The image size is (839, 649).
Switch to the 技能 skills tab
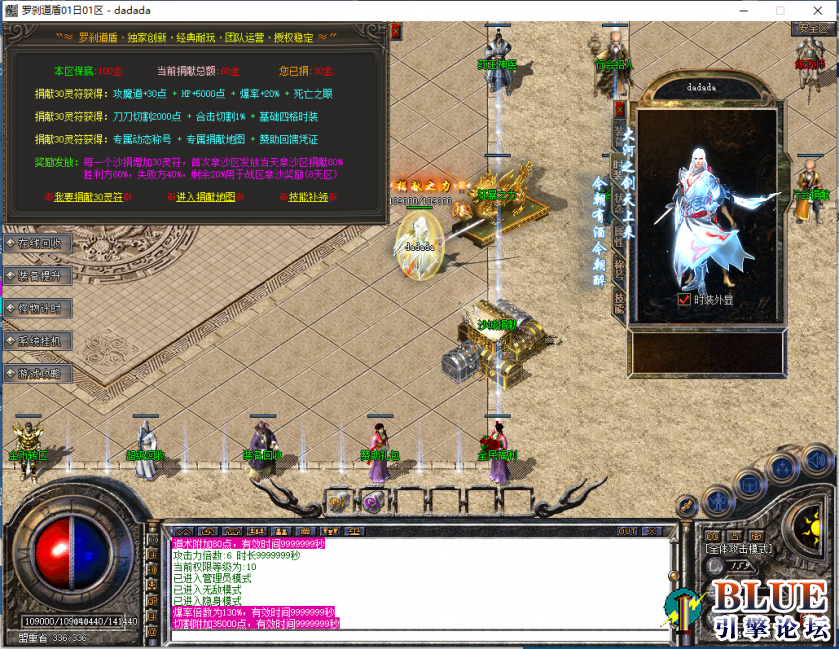619,302
